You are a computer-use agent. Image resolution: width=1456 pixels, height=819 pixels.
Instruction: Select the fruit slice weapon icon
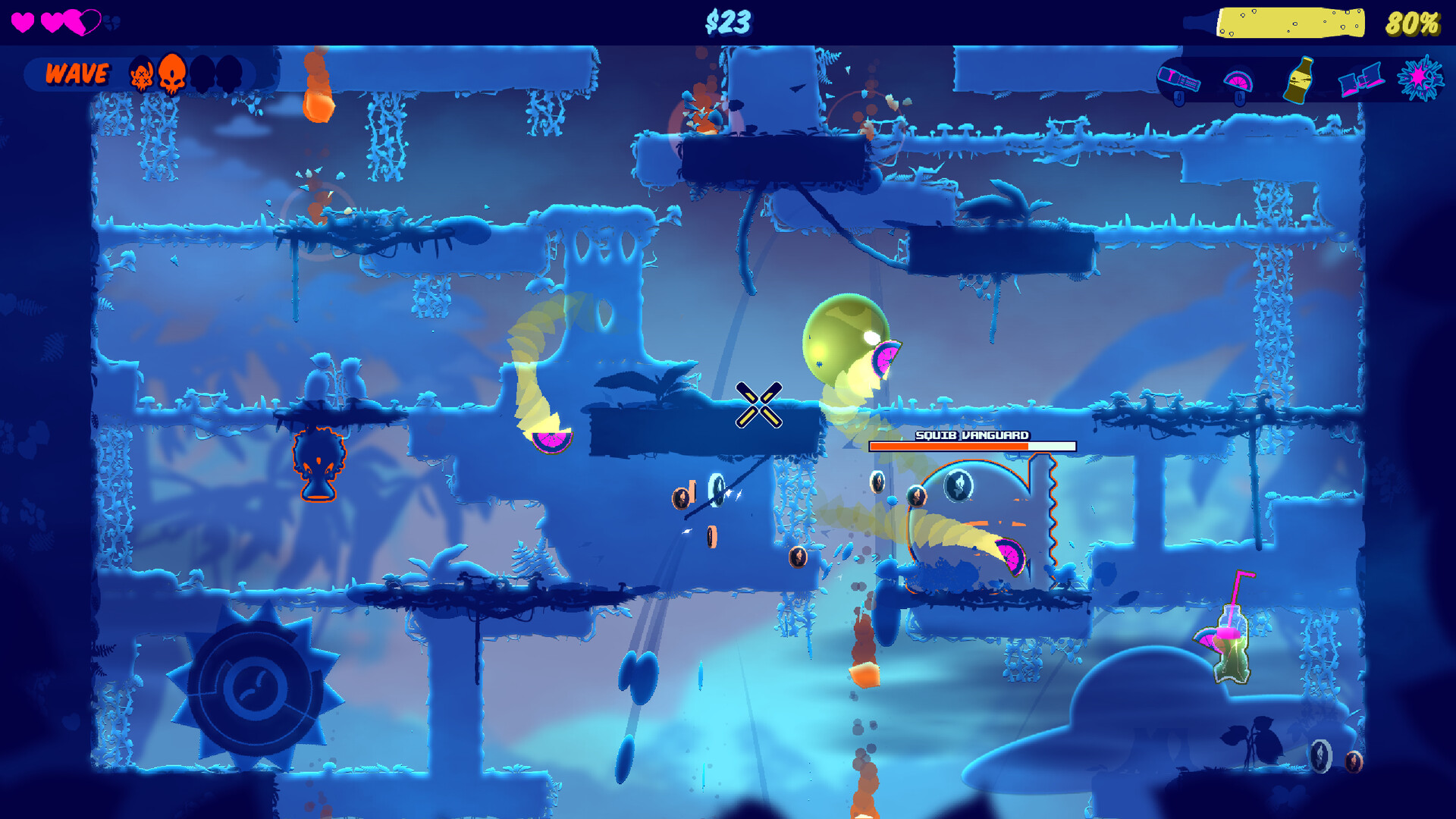(1239, 80)
